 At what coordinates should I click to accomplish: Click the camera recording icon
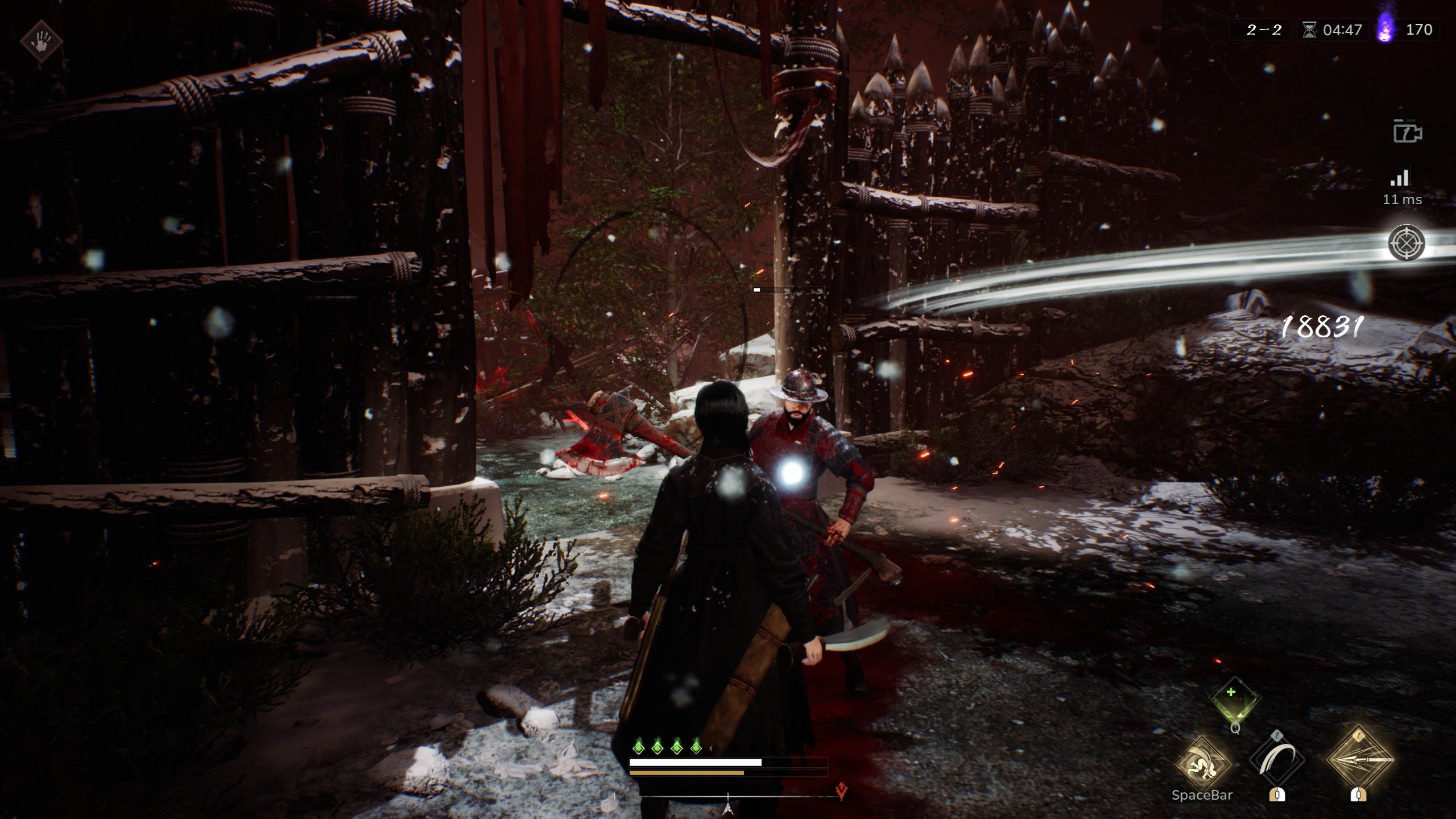(1407, 132)
